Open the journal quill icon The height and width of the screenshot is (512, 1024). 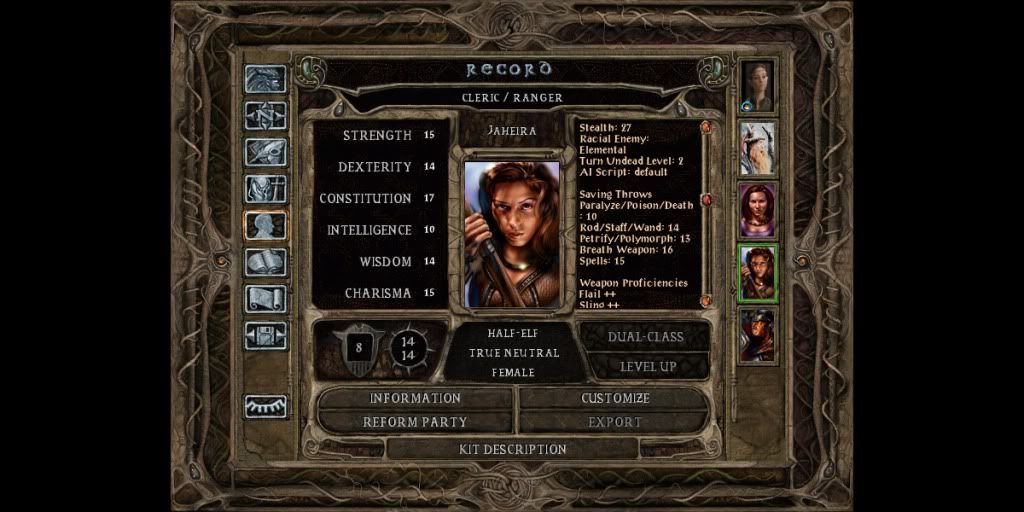pos(266,152)
